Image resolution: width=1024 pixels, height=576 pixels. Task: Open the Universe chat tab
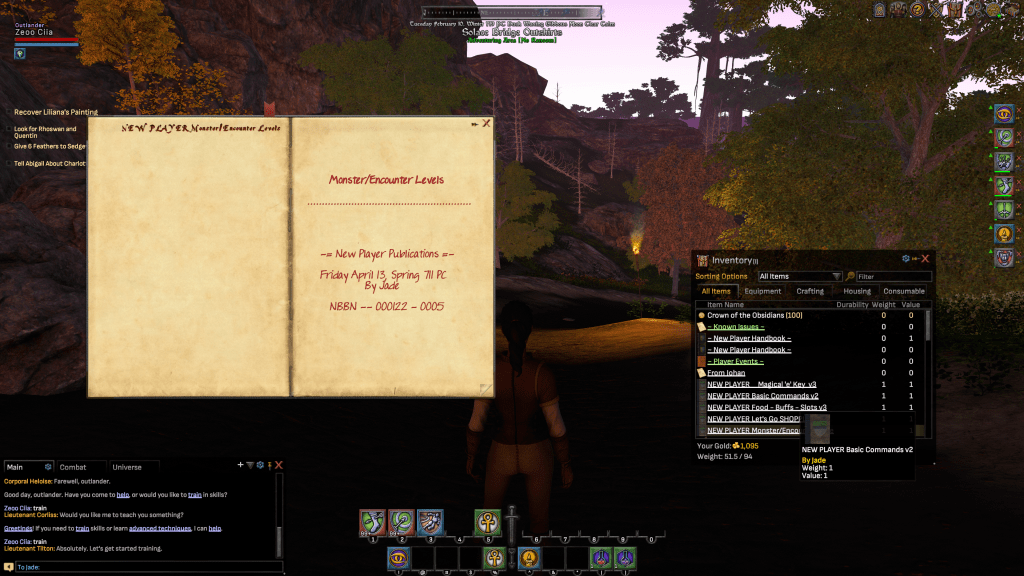[x=127, y=467]
